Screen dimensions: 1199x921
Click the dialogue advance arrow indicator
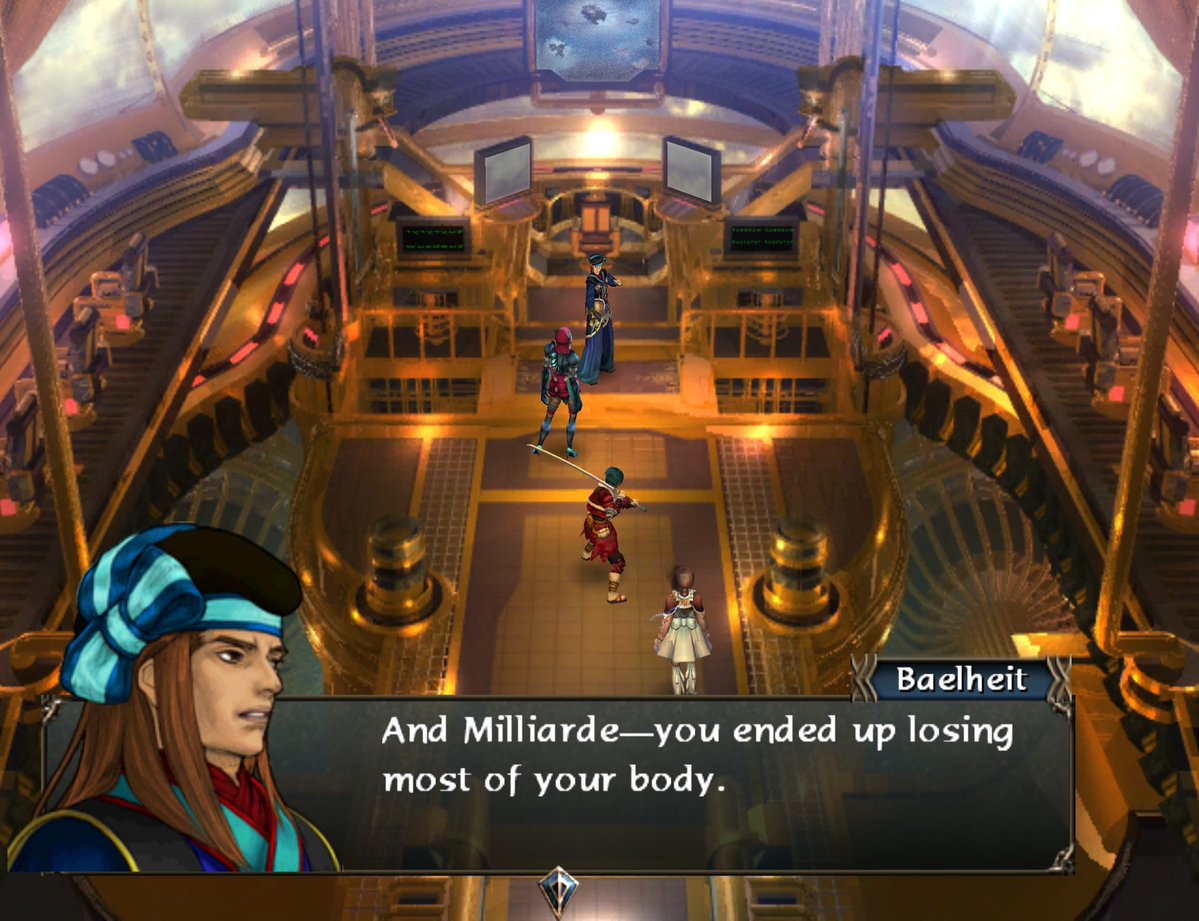pyautogui.click(x=554, y=888)
